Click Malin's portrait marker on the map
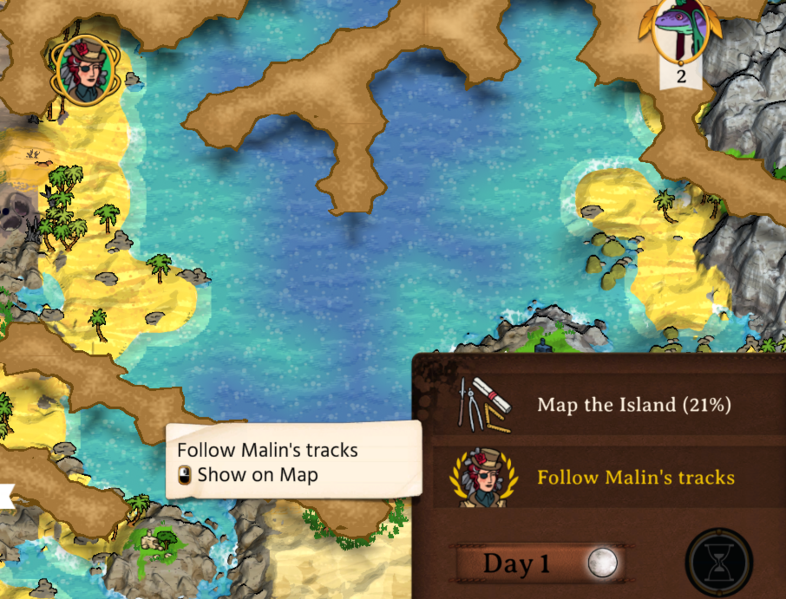This screenshot has width=786, height=599. point(84,68)
